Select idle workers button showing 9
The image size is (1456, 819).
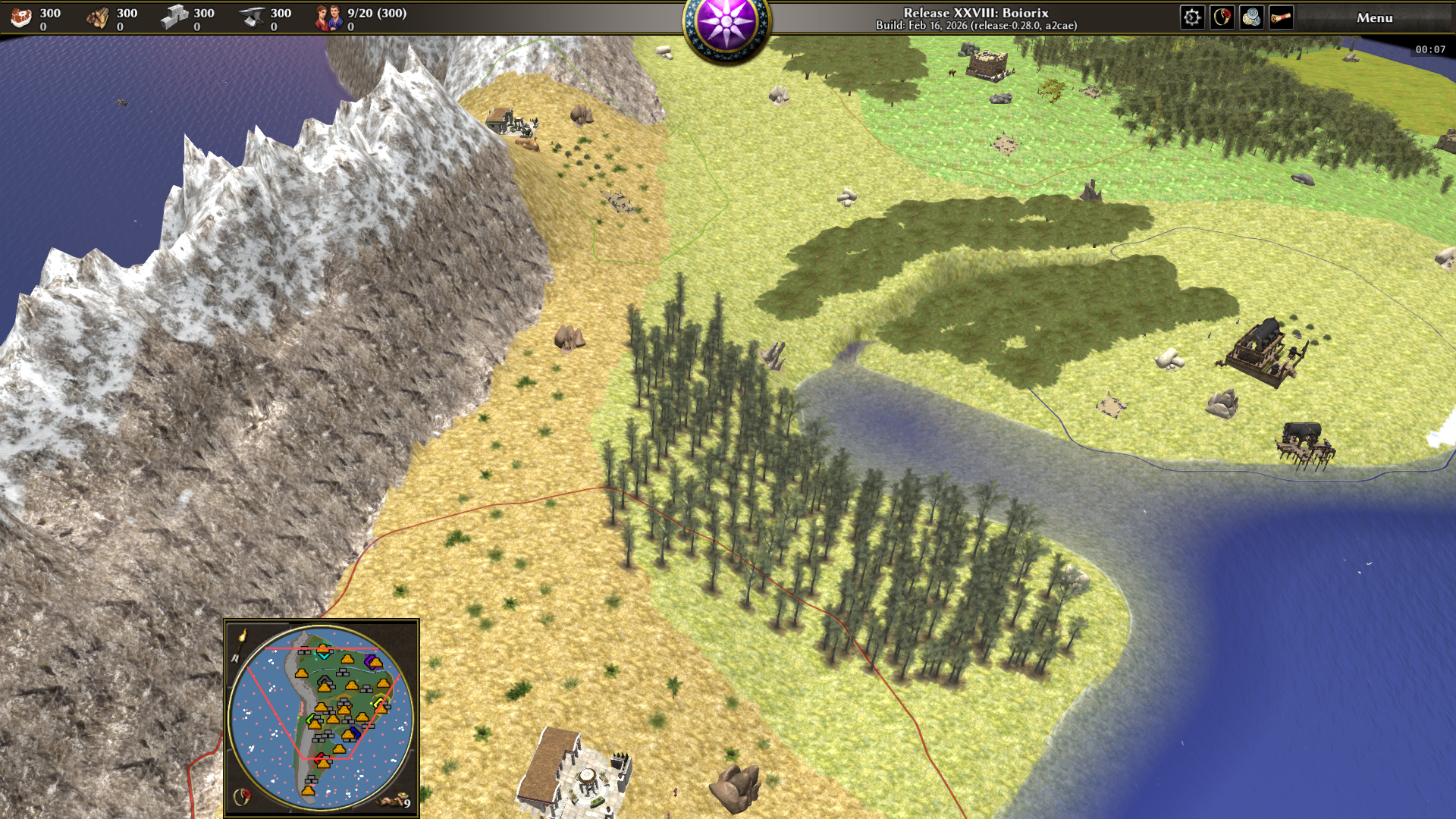399,800
